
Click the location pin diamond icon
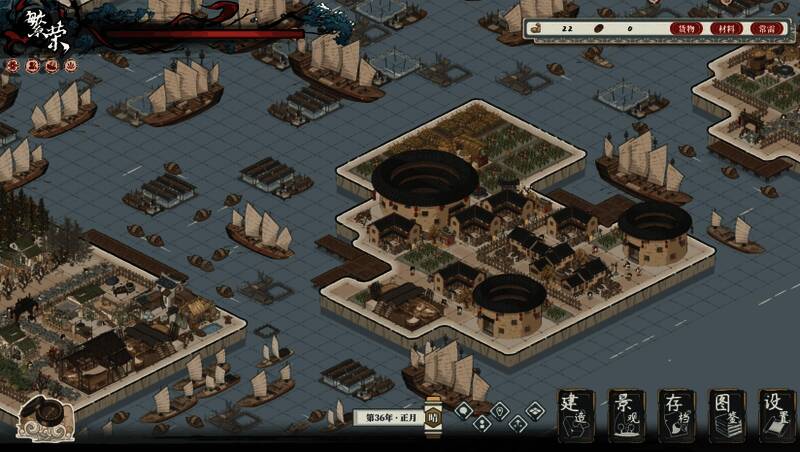click(500, 411)
